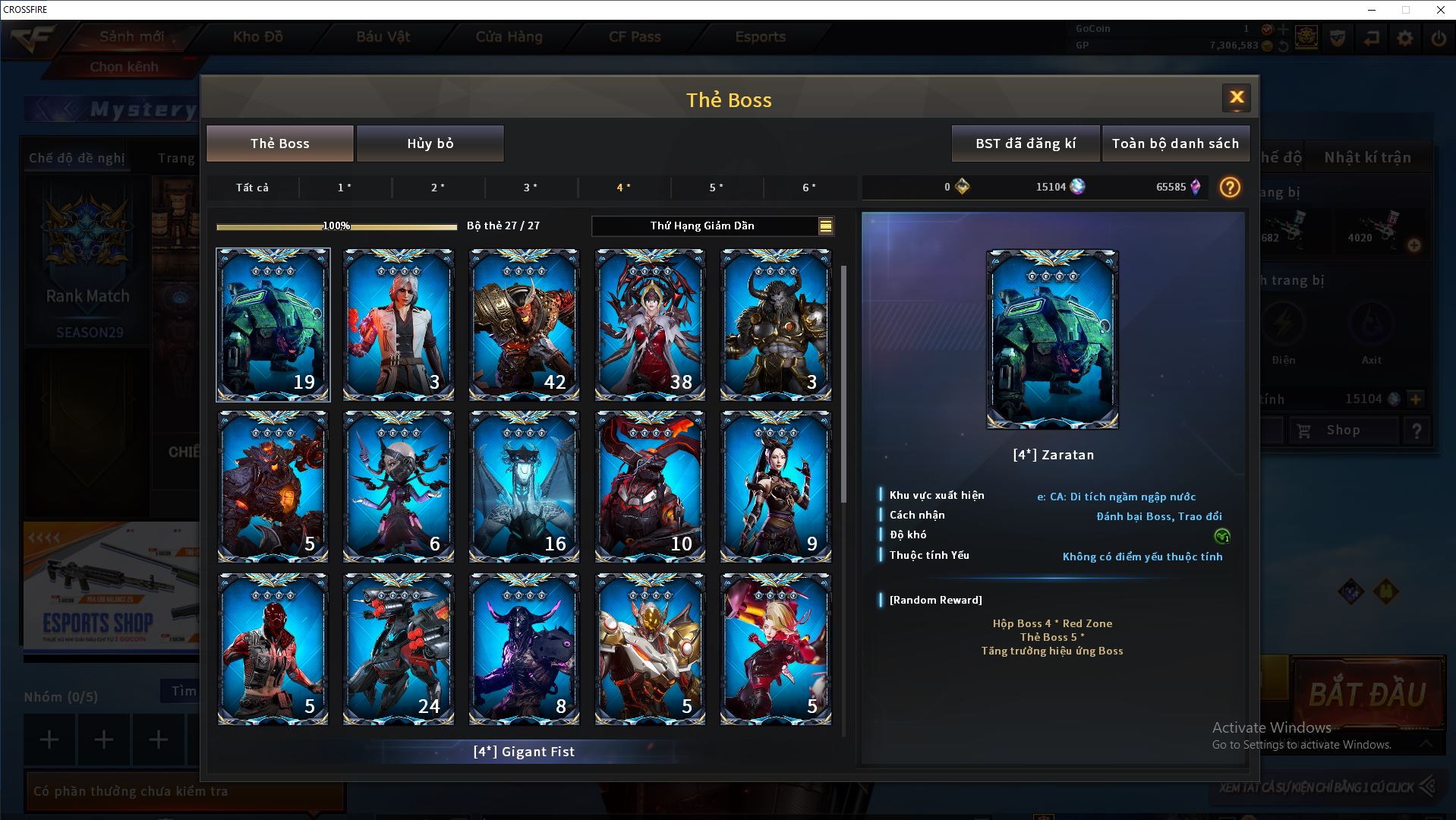Filter cards by 1 star
The image size is (1456, 820).
(x=345, y=188)
